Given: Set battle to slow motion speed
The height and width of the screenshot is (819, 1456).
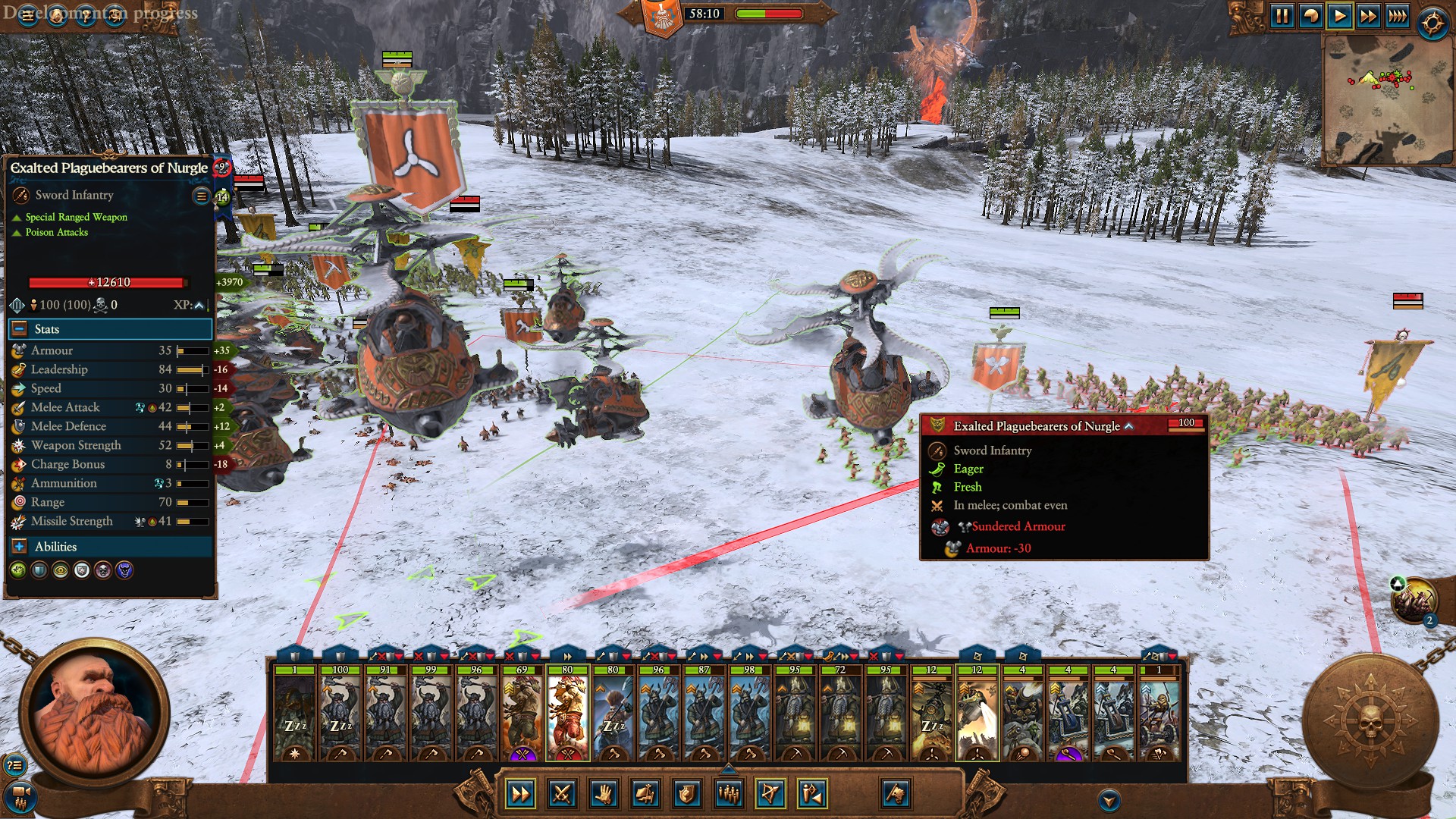Looking at the screenshot, I should coord(1310,16).
